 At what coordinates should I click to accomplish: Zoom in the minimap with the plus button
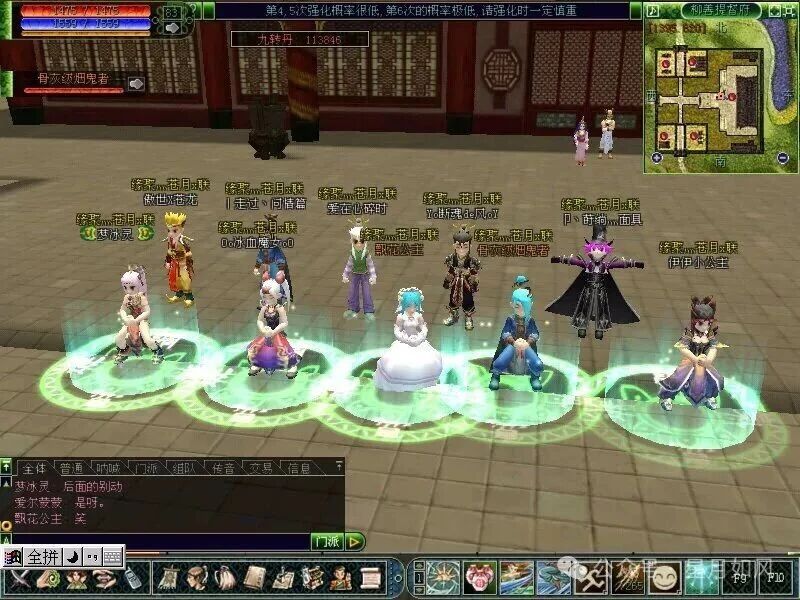tap(656, 158)
